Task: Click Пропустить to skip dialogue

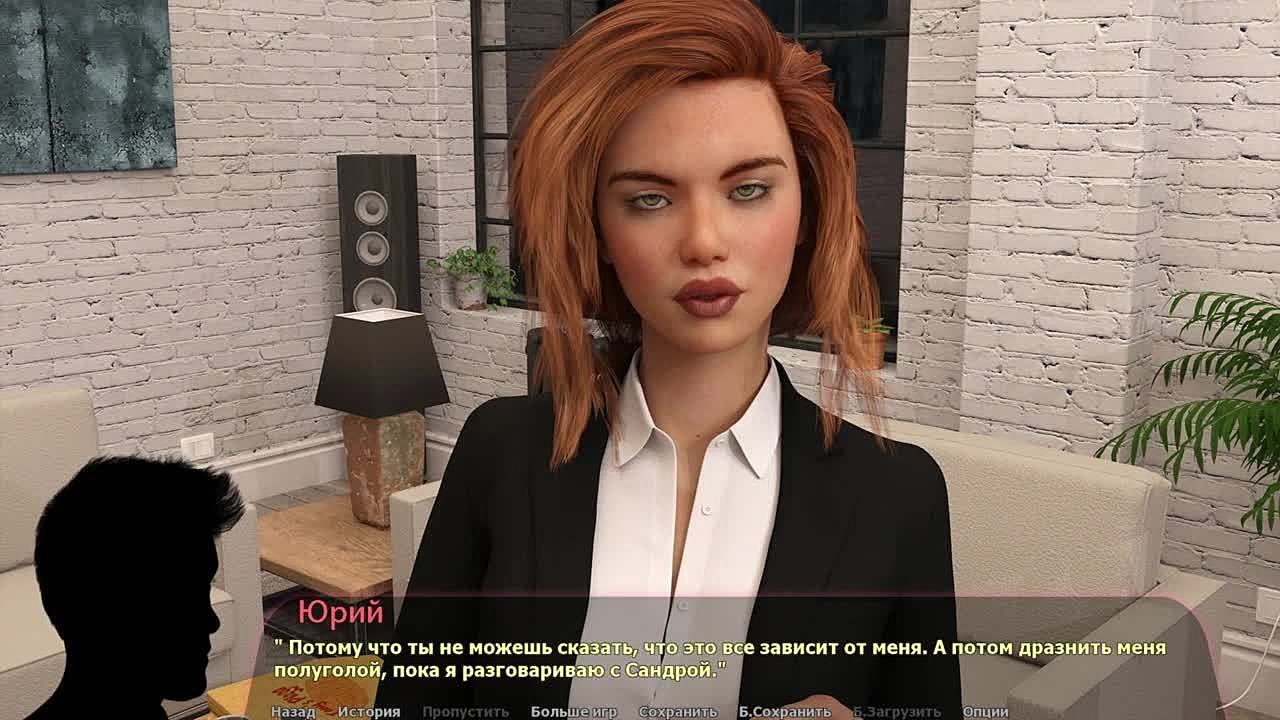Action: (465, 712)
